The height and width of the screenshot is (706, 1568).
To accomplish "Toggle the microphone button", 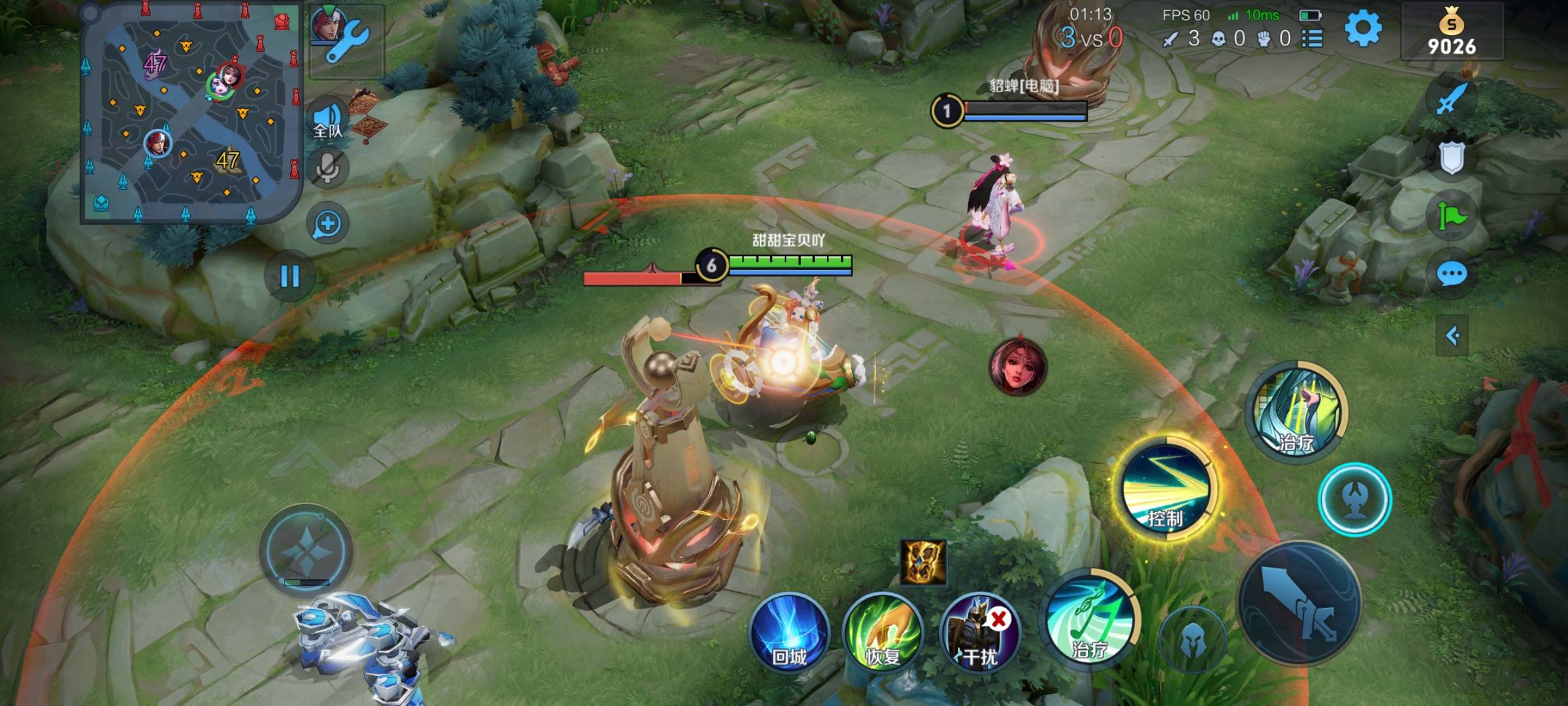I will tap(329, 169).
